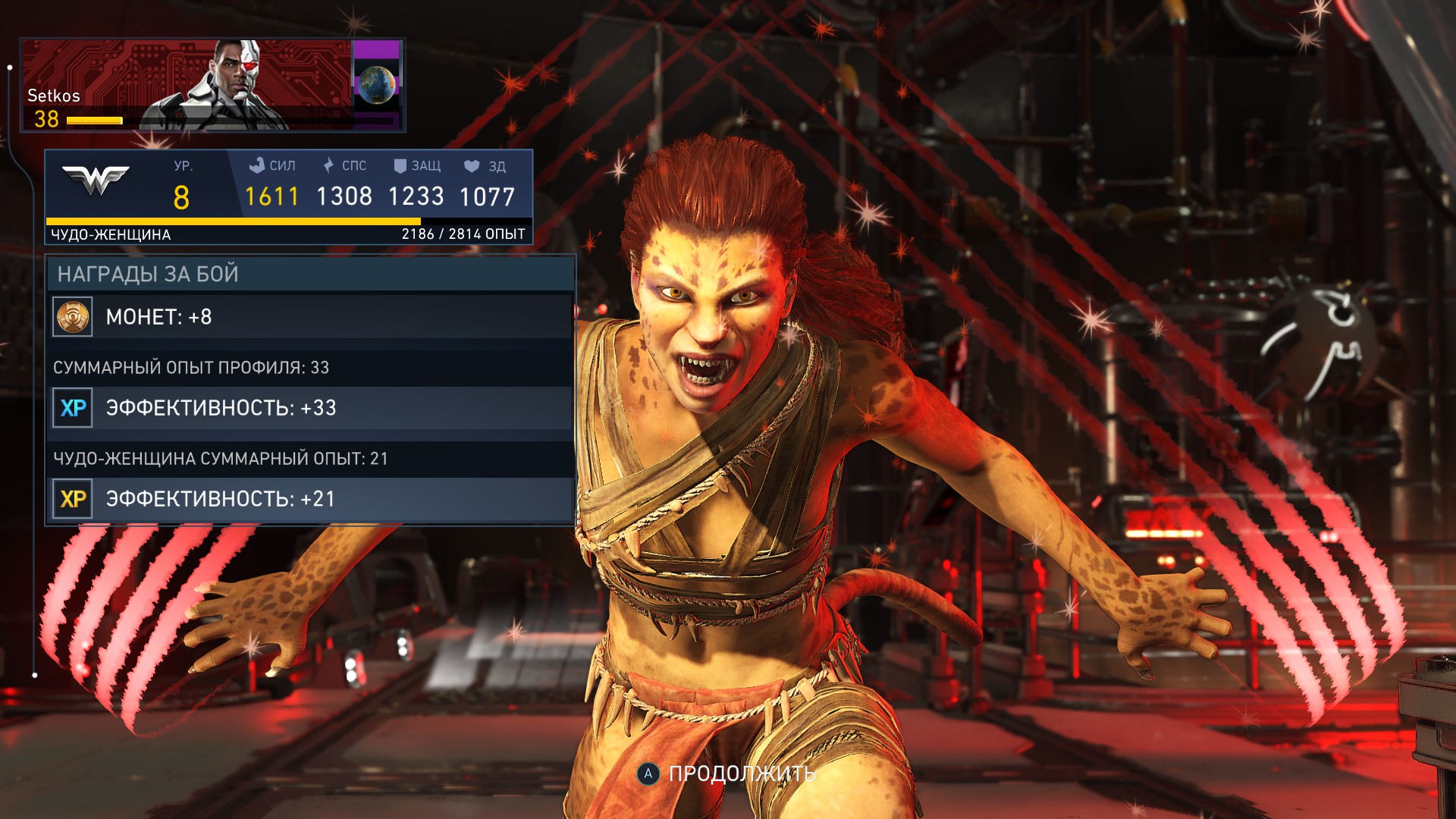The image size is (1456, 819).
Task: Click the ПРОДОЛЖИТЬ continue label
Action: point(741,773)
